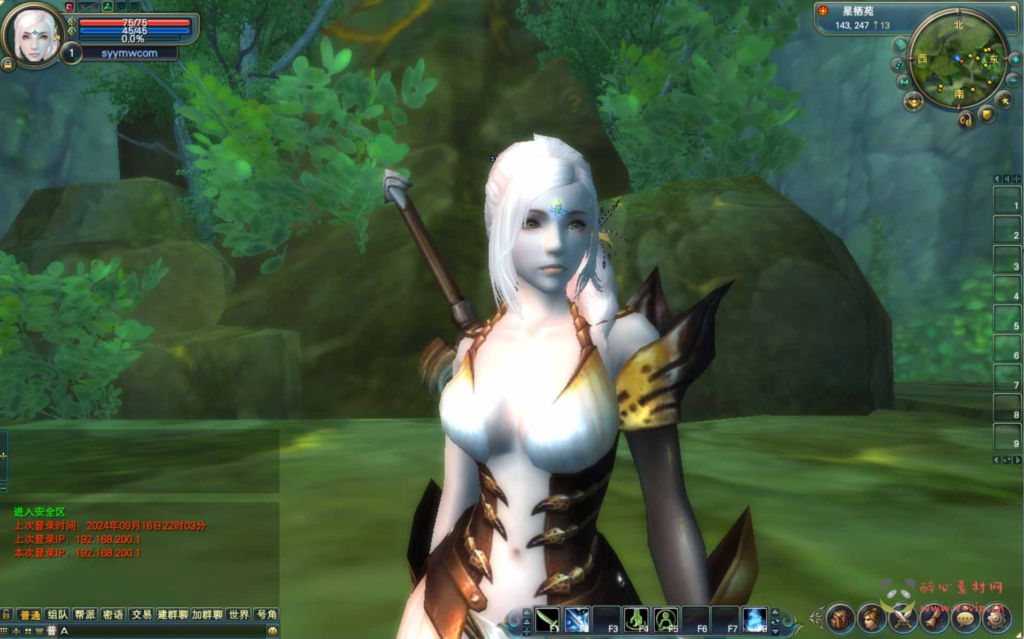
Task: Switch to the 普通 chat channel tab
Action: (x=29, y=614)
